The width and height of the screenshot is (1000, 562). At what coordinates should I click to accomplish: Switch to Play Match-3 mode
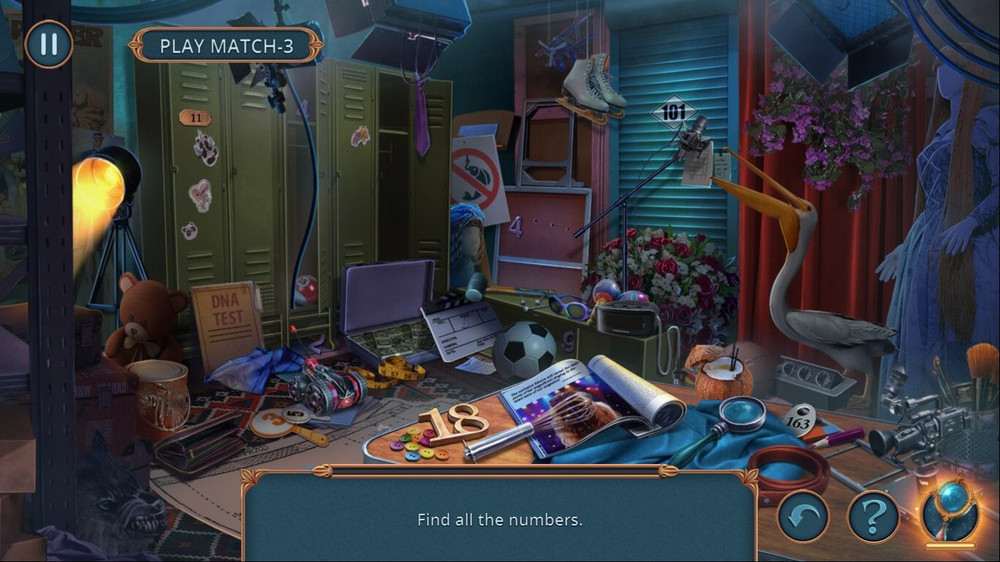pos(227,46)
